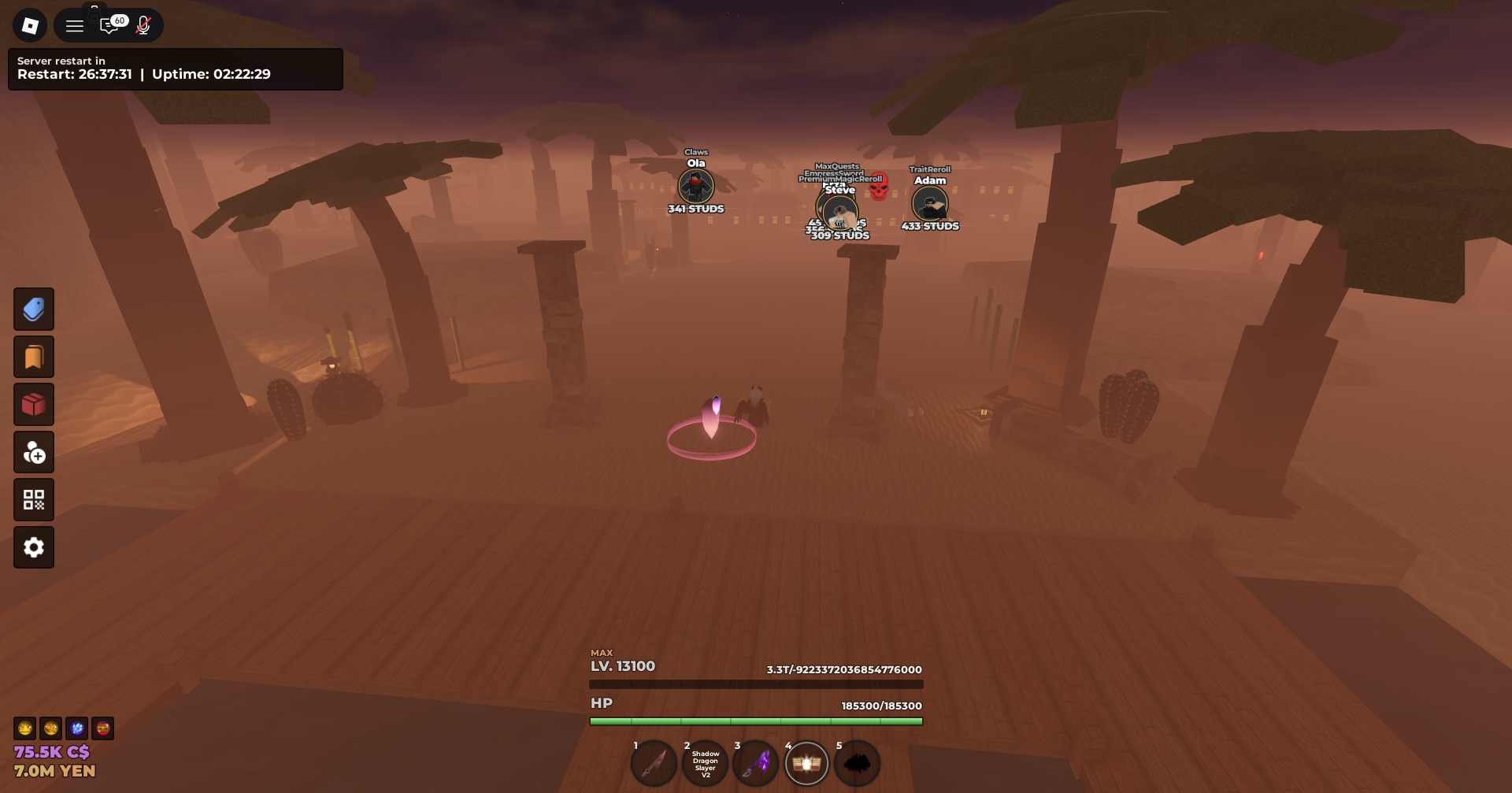Click the green HP bar
This screenshot has width=1512, height=793.
coord(756,720)
